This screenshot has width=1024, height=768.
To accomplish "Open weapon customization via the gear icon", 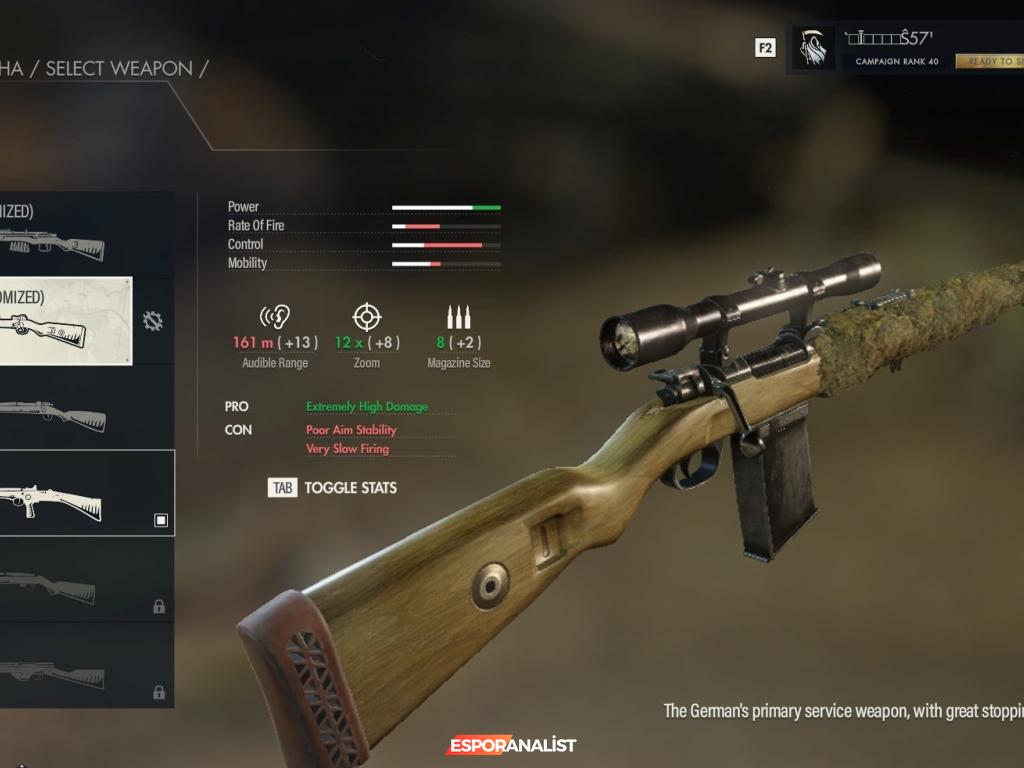I will pos(153,321).
